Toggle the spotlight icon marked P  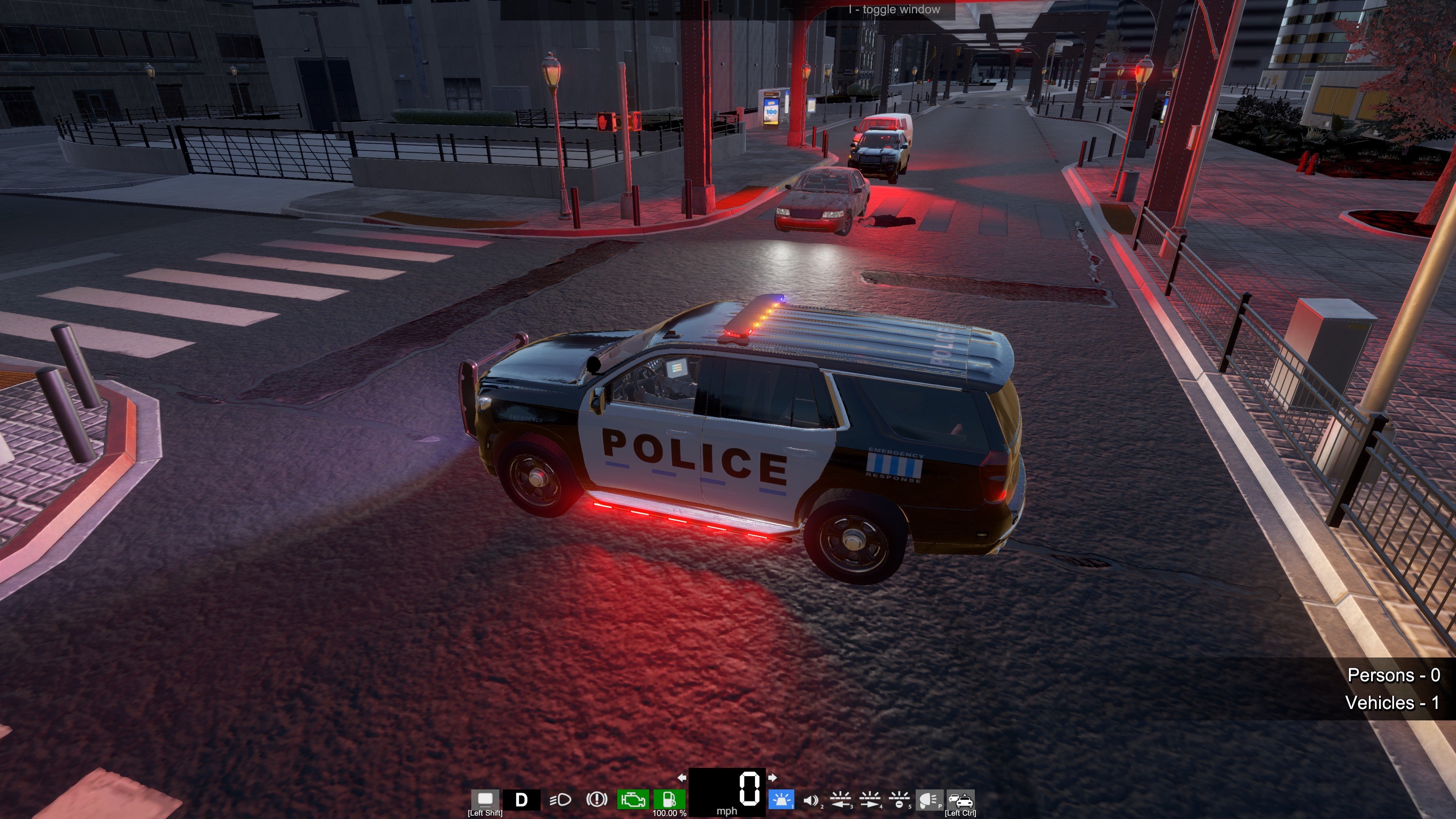click(929, 800)
